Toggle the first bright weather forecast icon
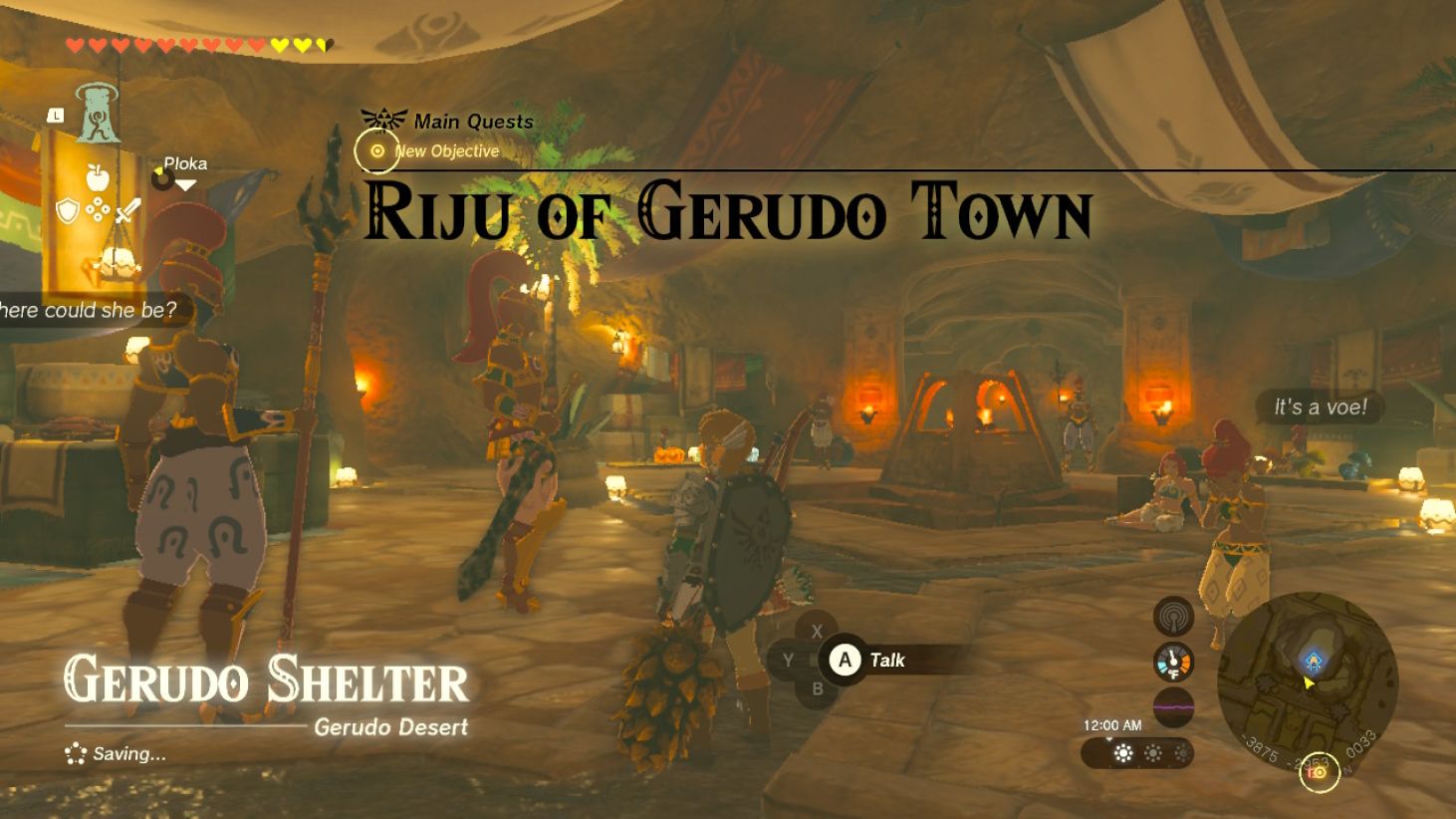1456x819 pixels. [1122, 752]
